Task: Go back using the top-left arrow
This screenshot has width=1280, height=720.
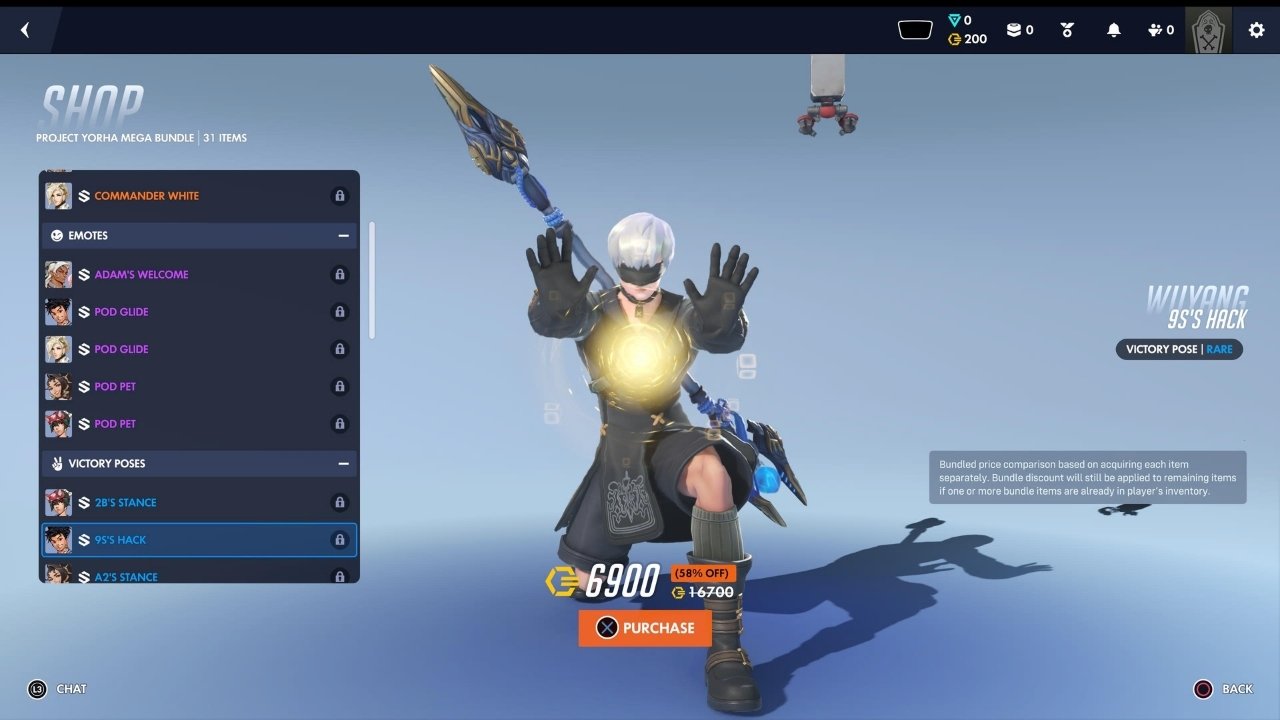Action: [x=25, y=30]
